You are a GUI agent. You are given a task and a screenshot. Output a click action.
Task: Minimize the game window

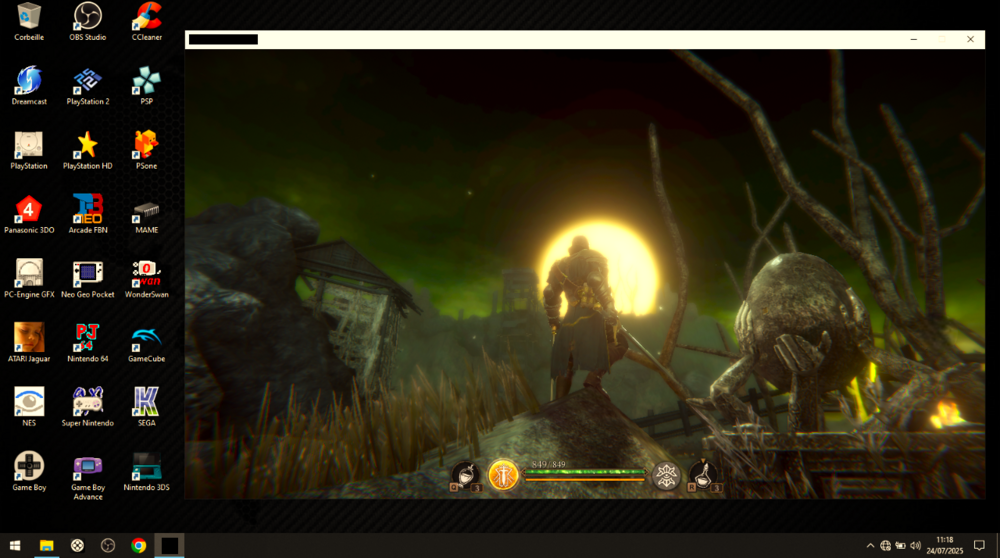tap(914, 39)
